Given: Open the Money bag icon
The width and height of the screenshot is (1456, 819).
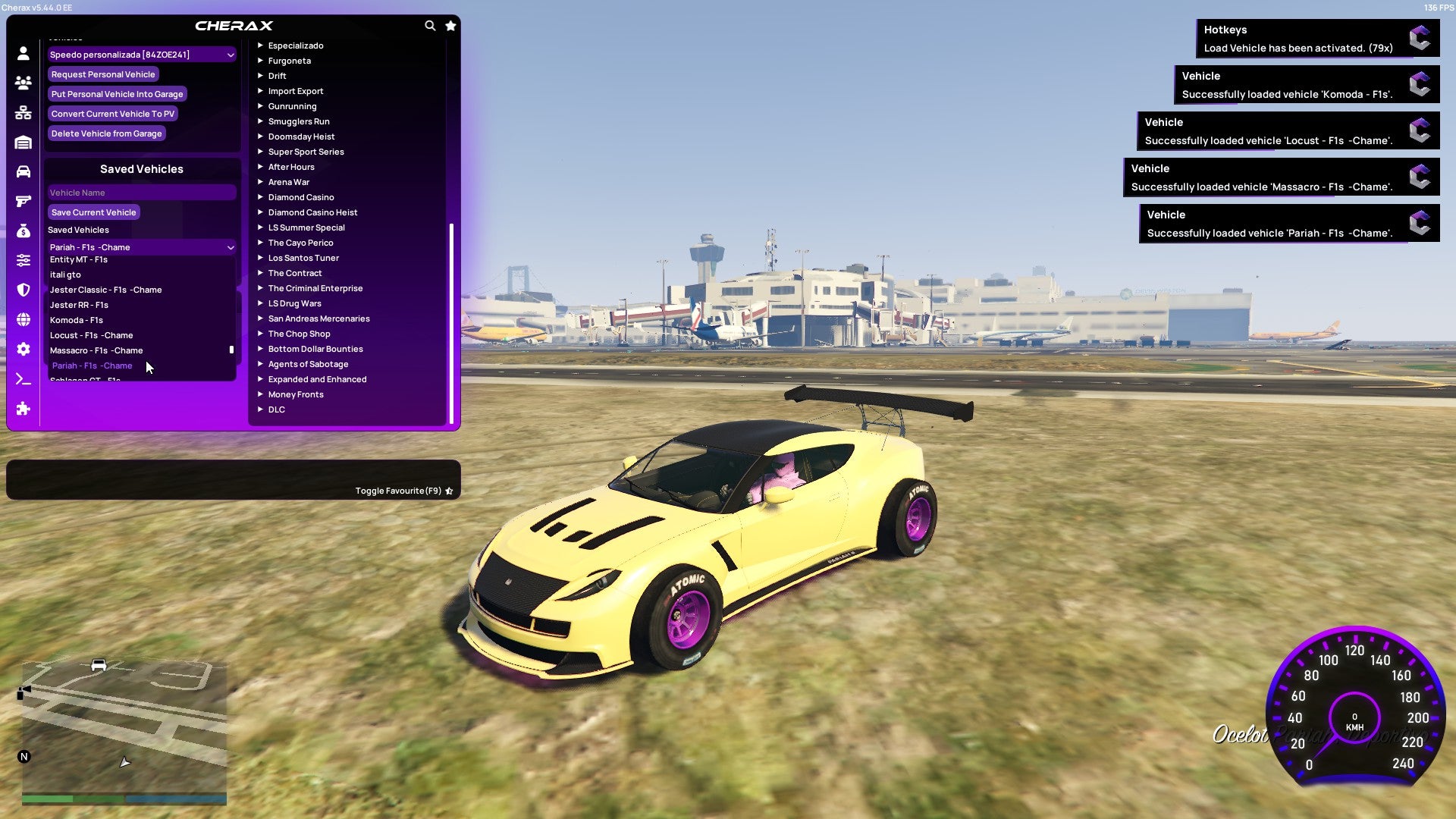Looking at the screenshot, I should coord(23,230).
